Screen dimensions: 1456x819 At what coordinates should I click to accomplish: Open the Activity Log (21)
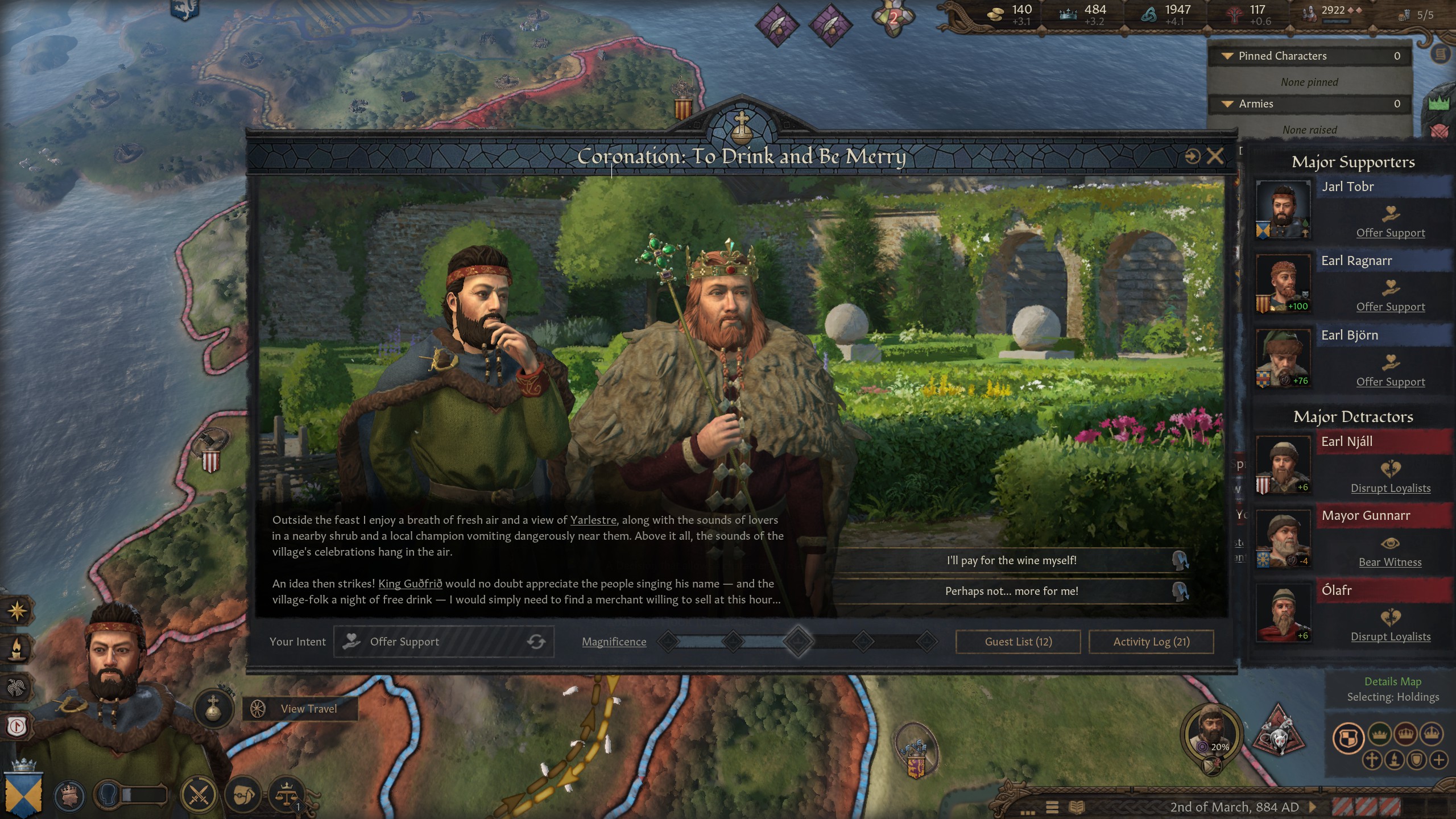click(1151, 642)
